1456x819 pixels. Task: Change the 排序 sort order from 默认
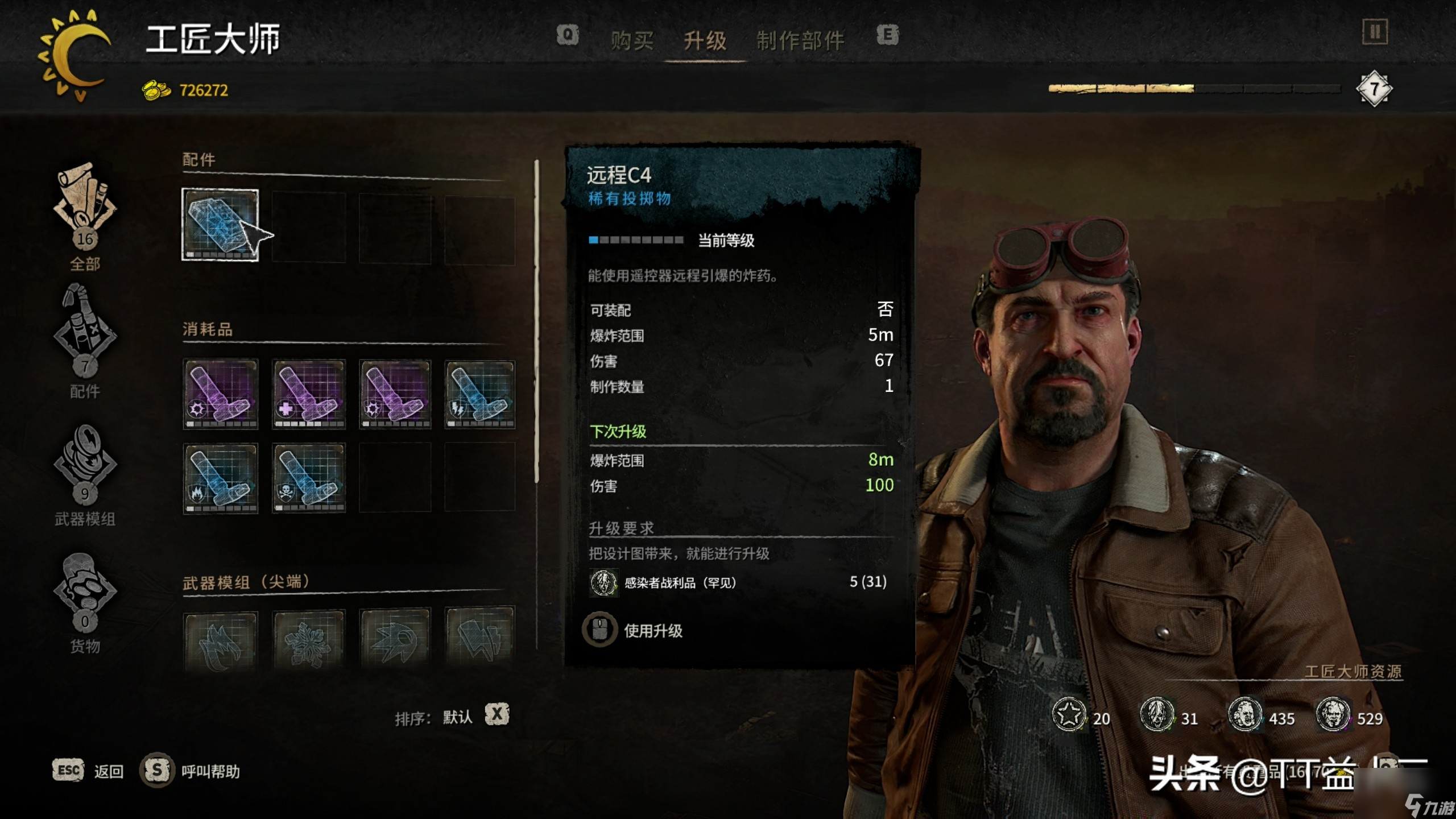[x=497, y=715]
